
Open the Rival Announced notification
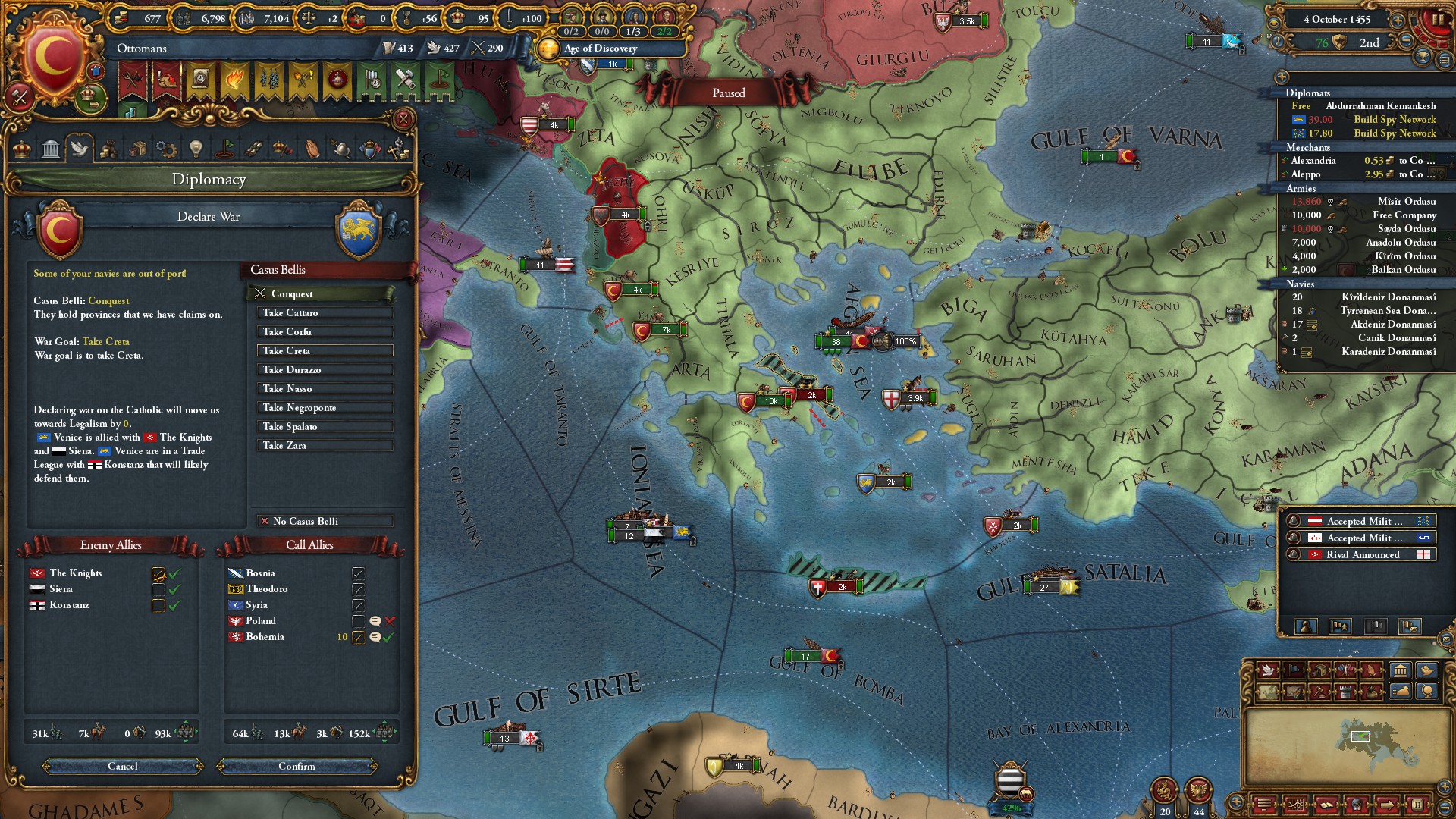coord(1362,555)
